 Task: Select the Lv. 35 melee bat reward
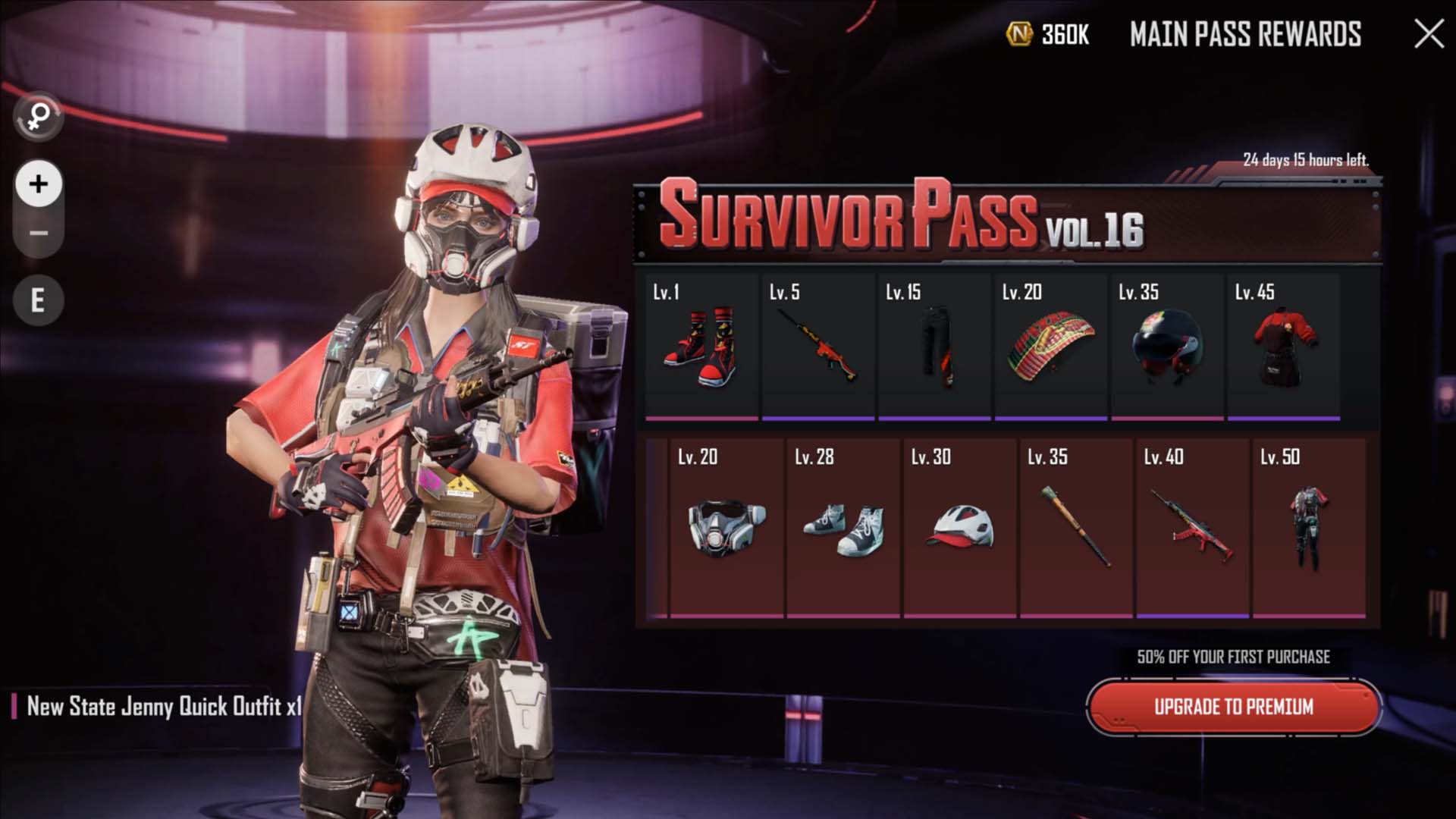click(1076, 527)
